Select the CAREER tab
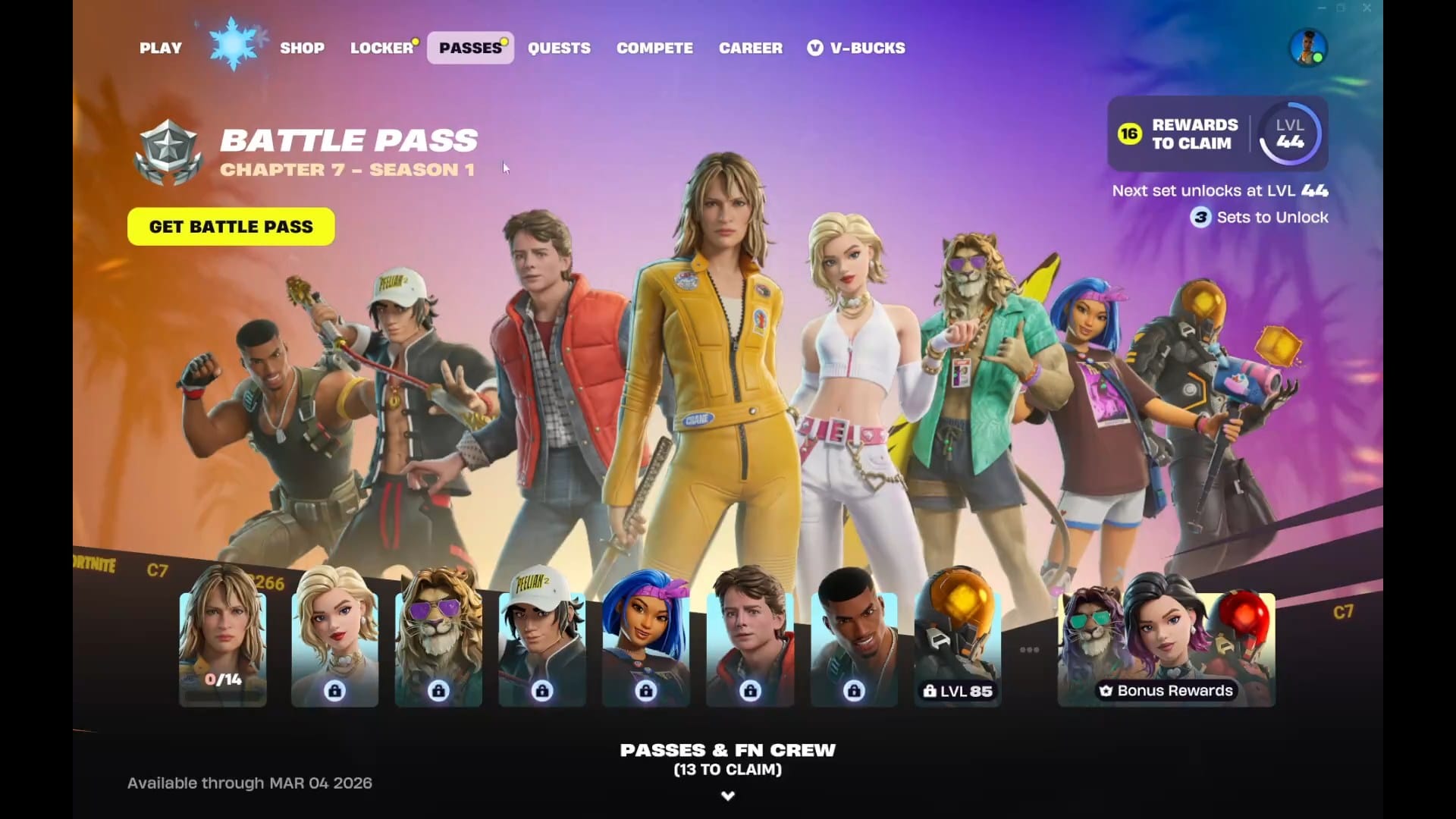1456x819 pixels. click(x=750, y=48)
